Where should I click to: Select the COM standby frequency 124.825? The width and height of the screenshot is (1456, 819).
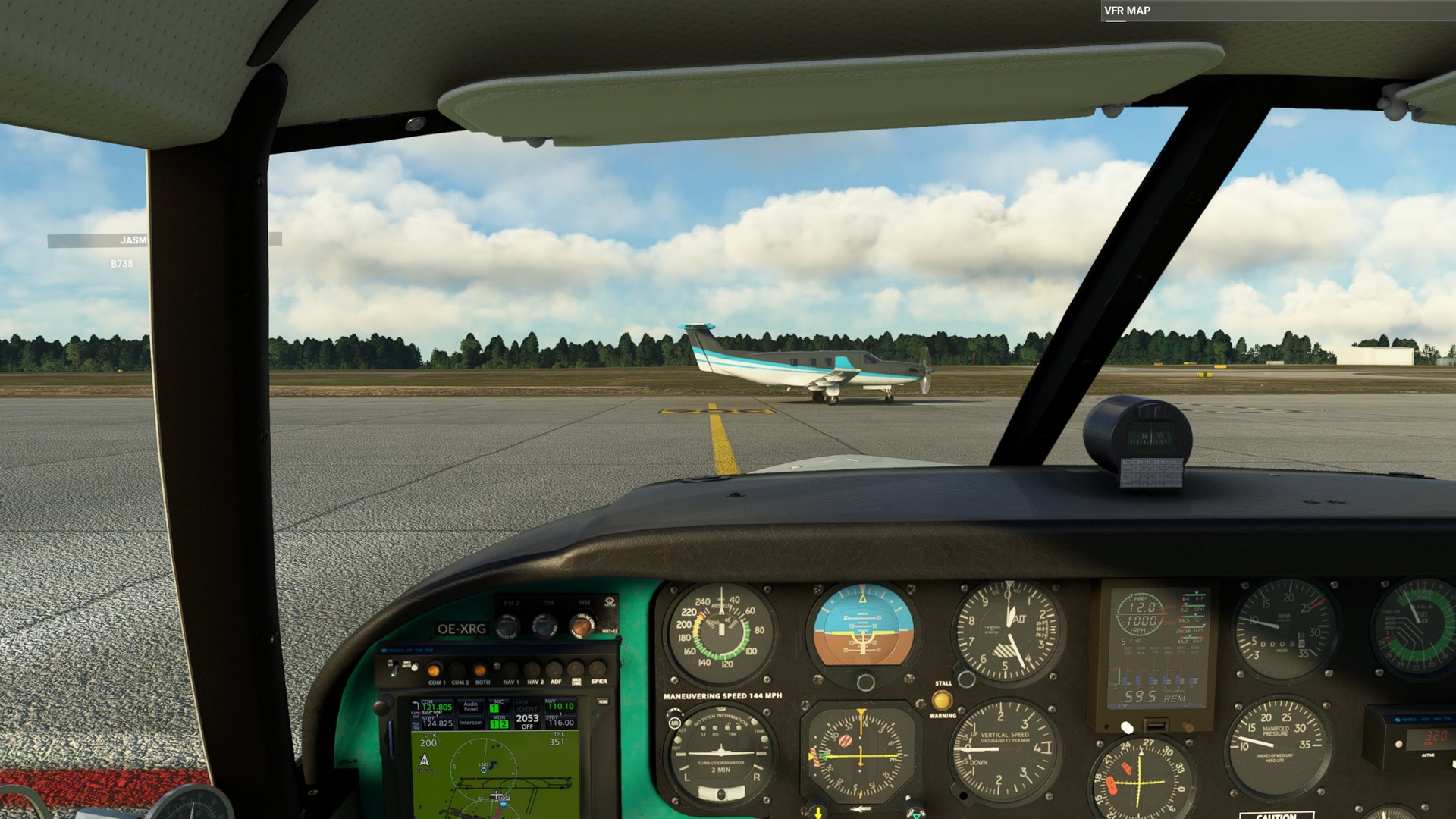(436, 723)
